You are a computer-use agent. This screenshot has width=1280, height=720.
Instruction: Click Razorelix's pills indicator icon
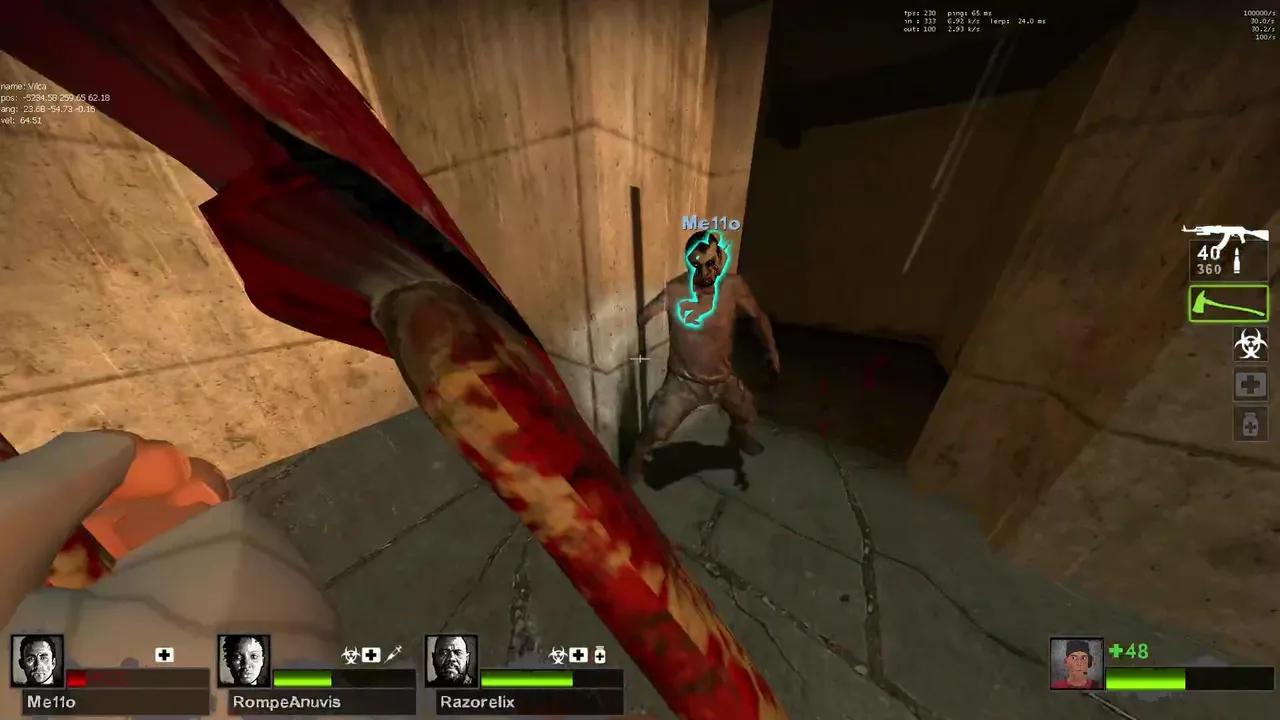(600, 654)
